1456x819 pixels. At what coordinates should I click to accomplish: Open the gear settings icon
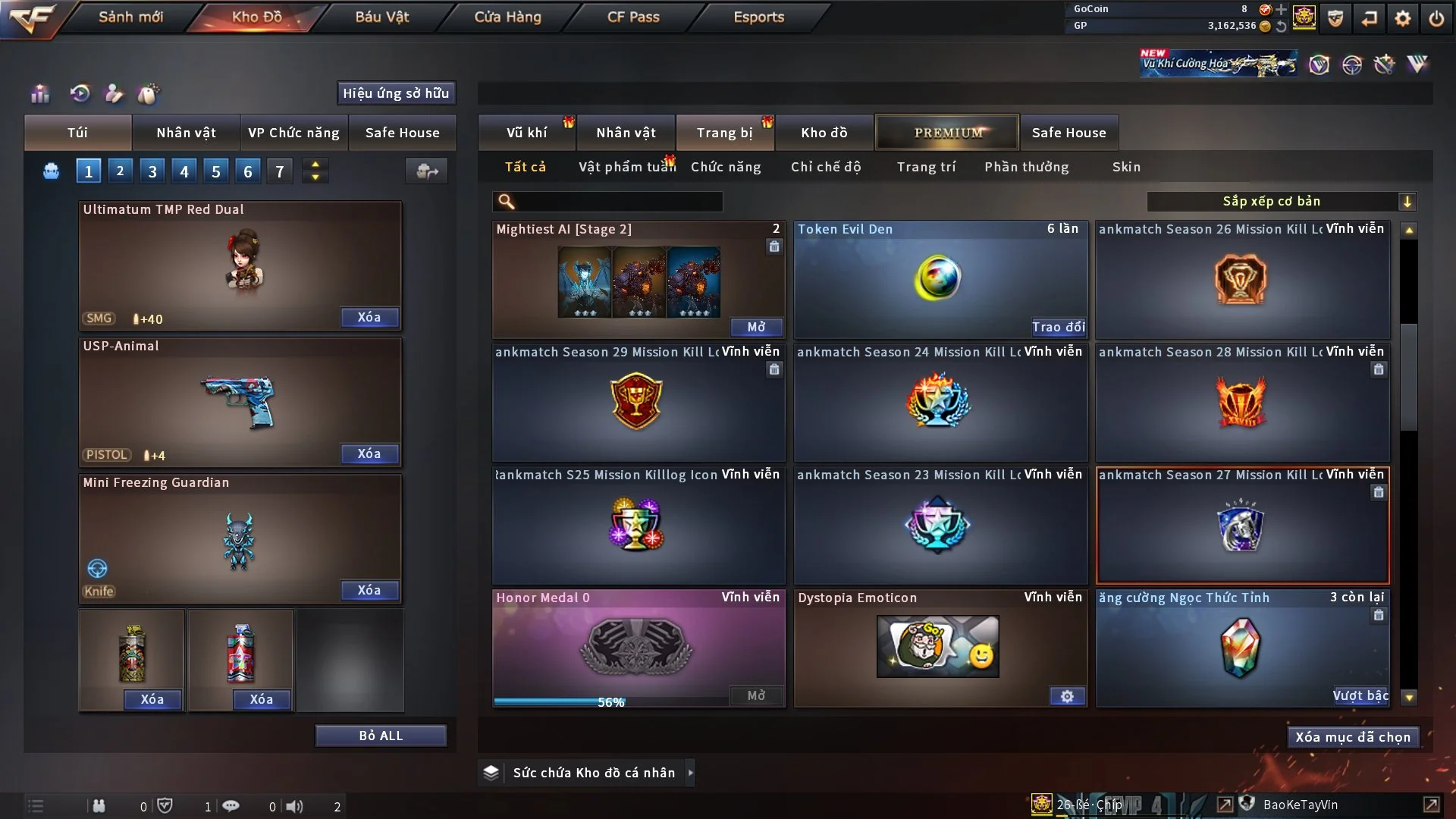[1403, 18]
